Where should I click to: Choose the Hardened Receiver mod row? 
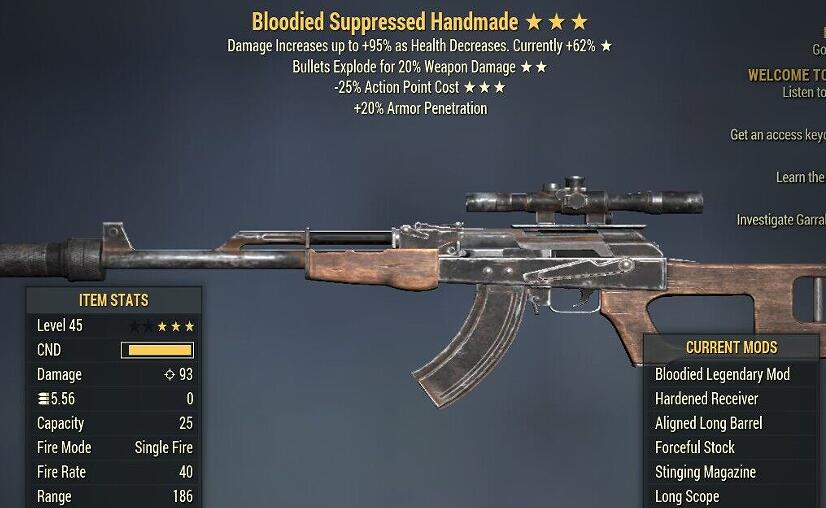pyautogui.click(x=707, y=398)
